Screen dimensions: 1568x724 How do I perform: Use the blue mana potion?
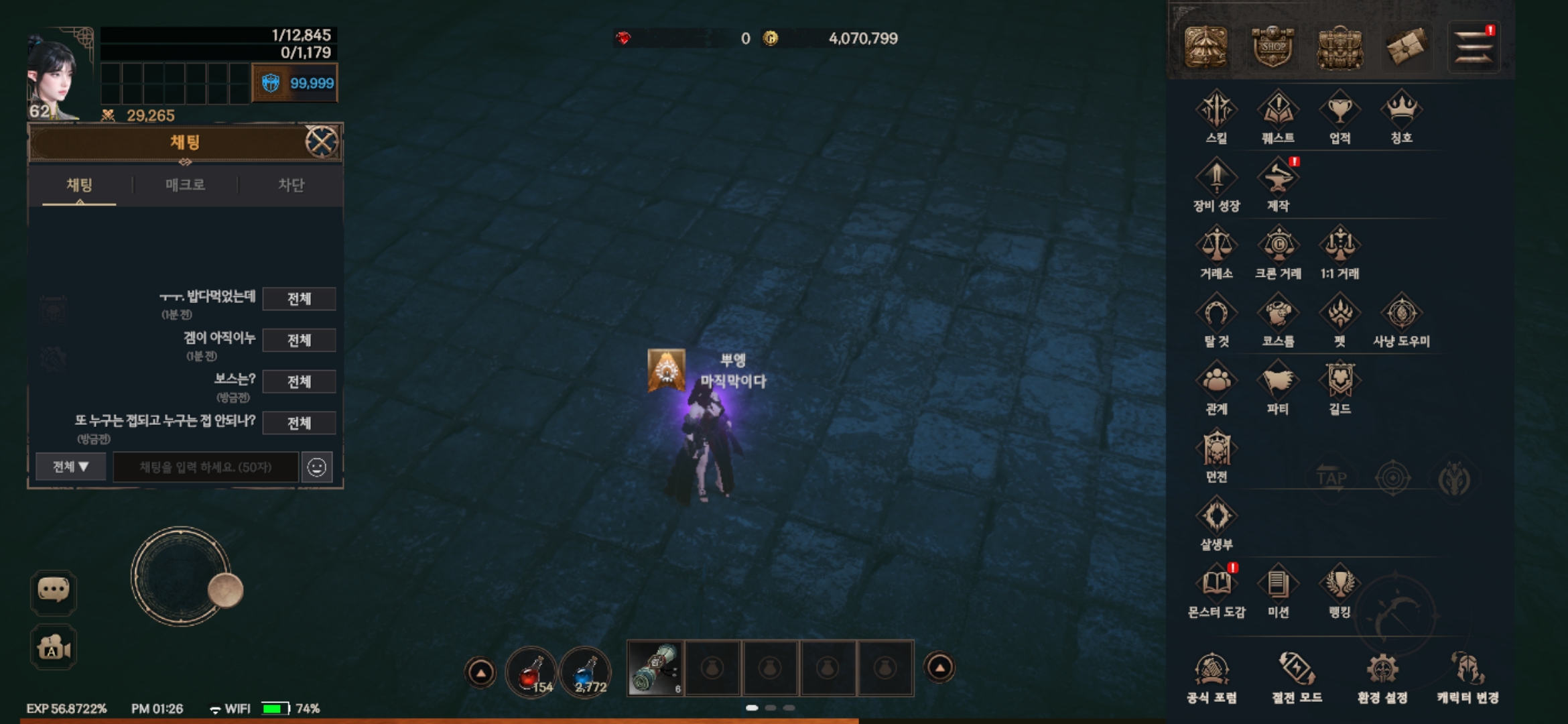[x=586, y=672]
